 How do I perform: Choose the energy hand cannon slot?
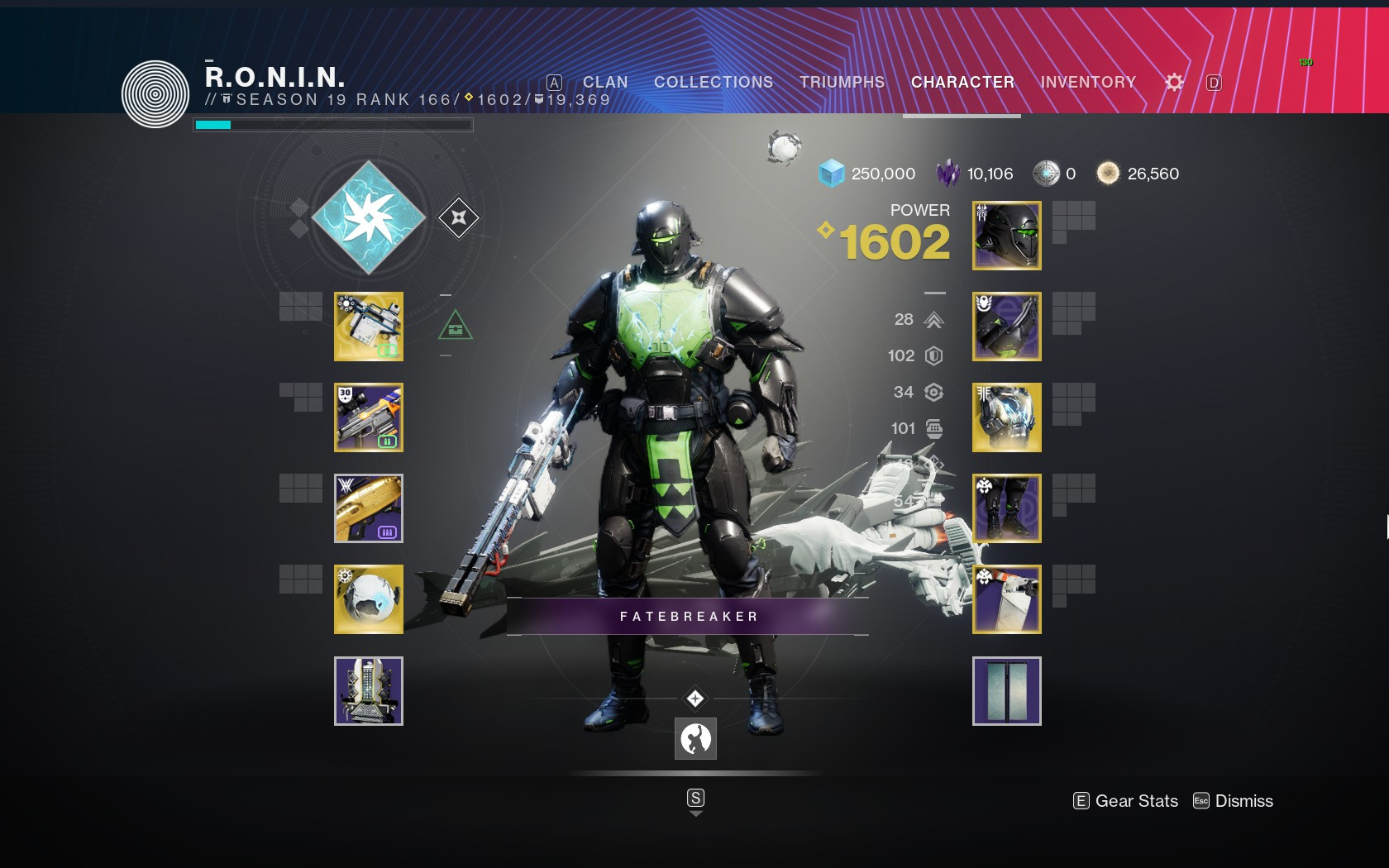369,417
